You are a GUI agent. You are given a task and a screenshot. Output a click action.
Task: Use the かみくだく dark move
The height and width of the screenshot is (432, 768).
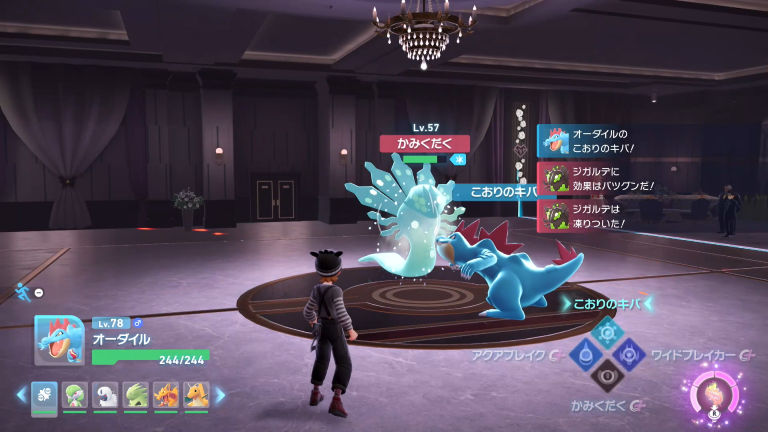point(607,376)
